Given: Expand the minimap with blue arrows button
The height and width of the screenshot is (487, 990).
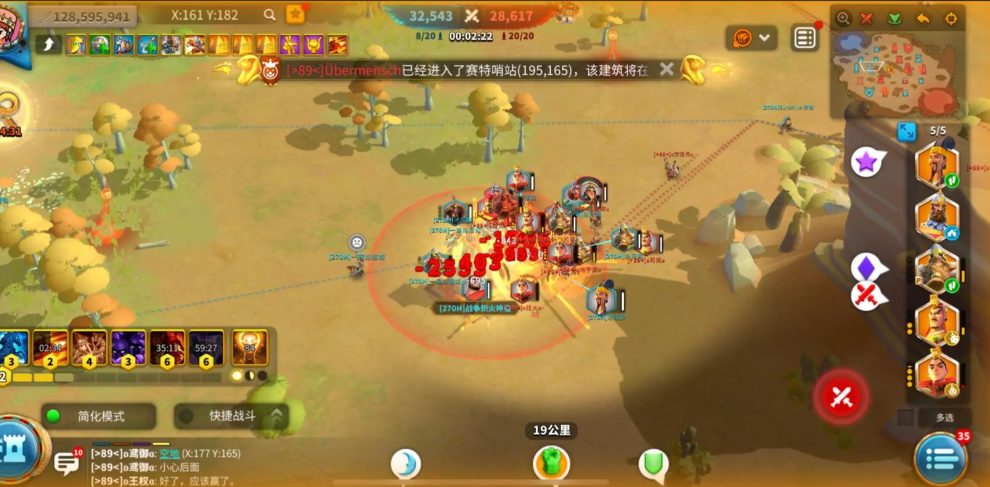Looking at the screenshot, I should (907, 132).
